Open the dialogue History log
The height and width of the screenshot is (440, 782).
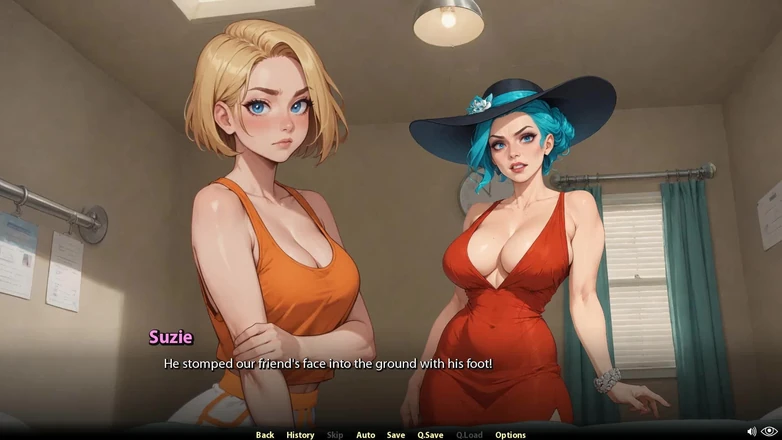tap(300, 435)
